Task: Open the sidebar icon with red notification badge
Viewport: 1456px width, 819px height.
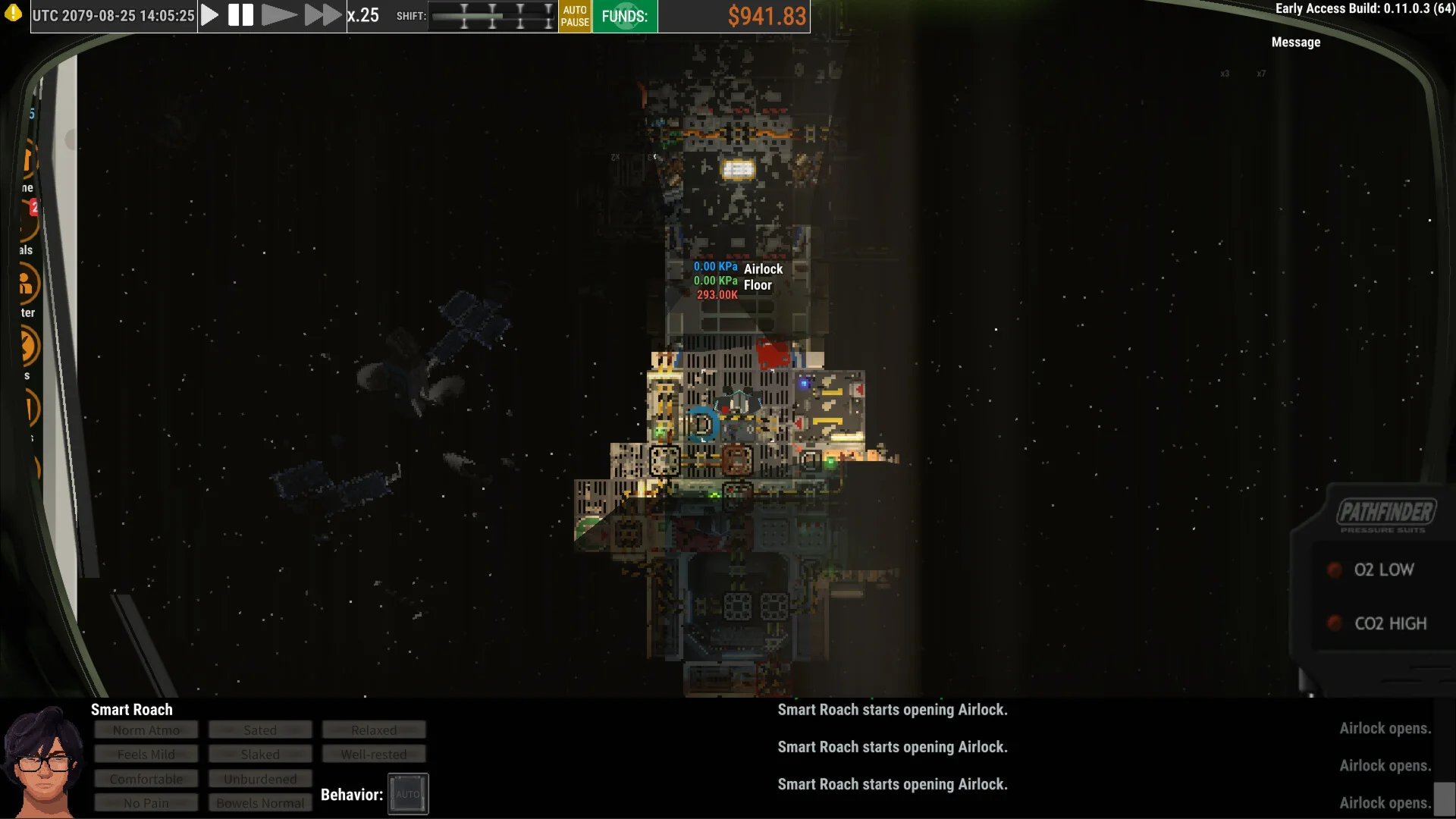Action: 29,220
